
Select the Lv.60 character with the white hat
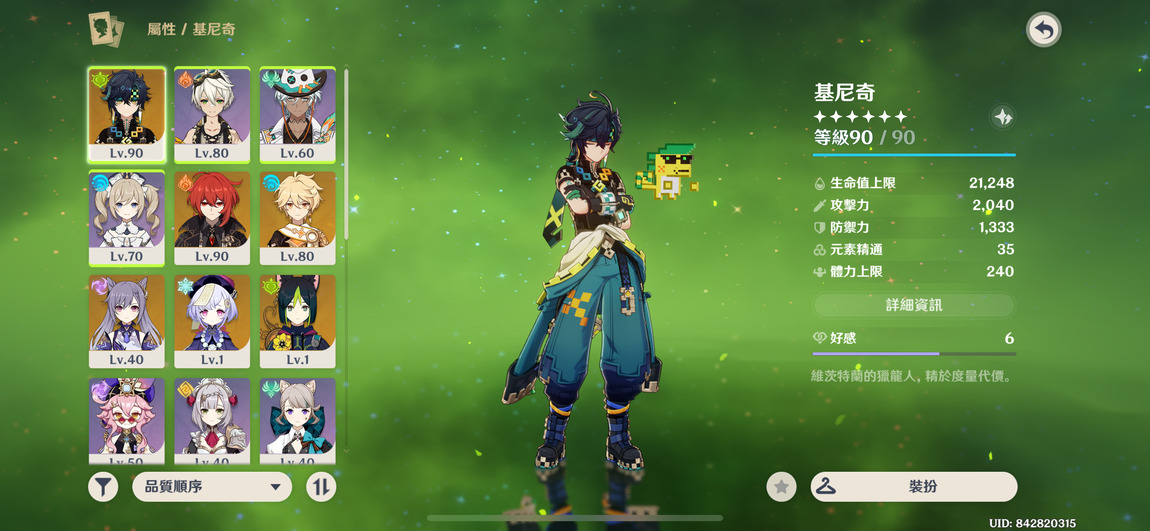[297, 114]
